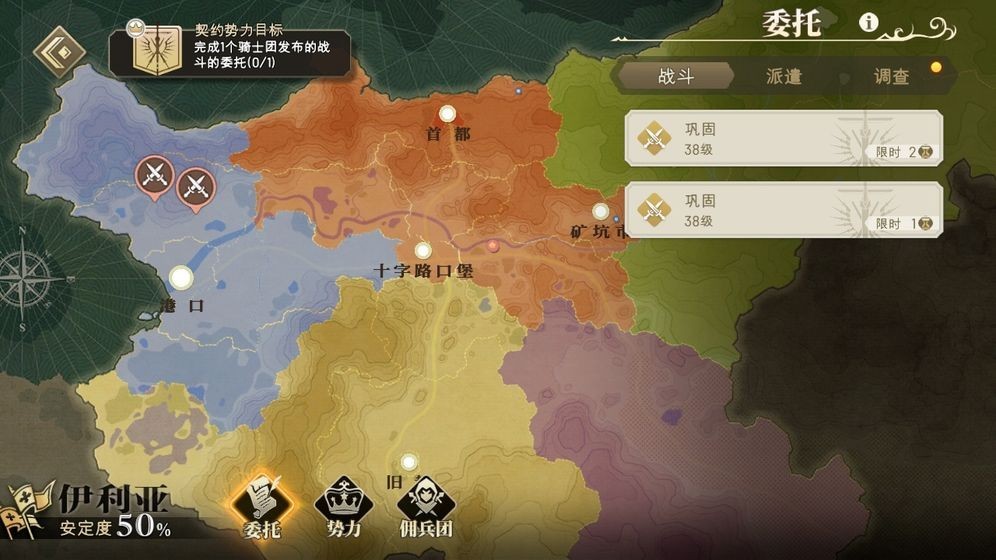Viewport: 996px width, 560px height.
Task: Select the 巩固 commission limited to 1 day
Action: (x=783, y=210)
